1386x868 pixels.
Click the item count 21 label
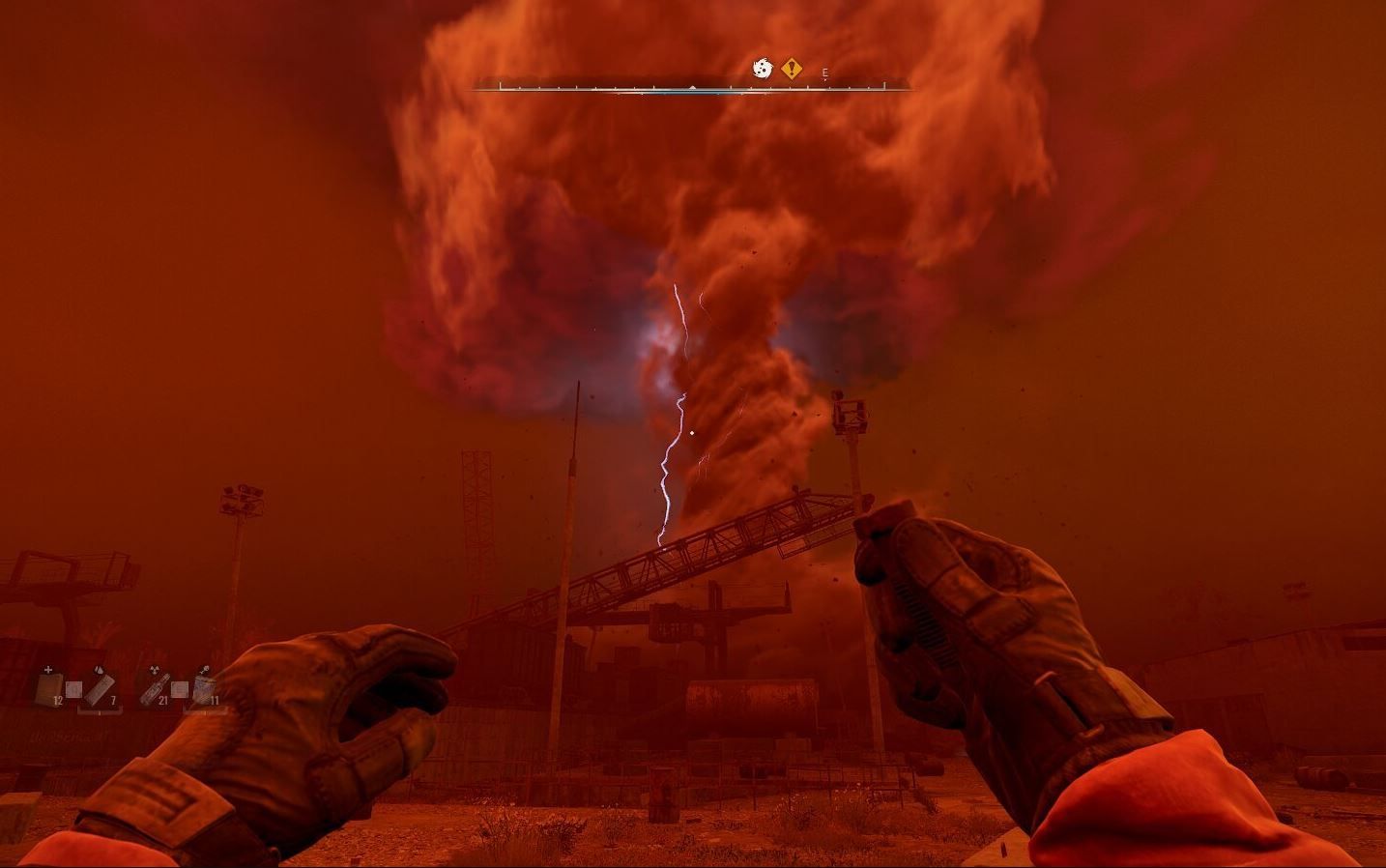[x=163, y=700]
